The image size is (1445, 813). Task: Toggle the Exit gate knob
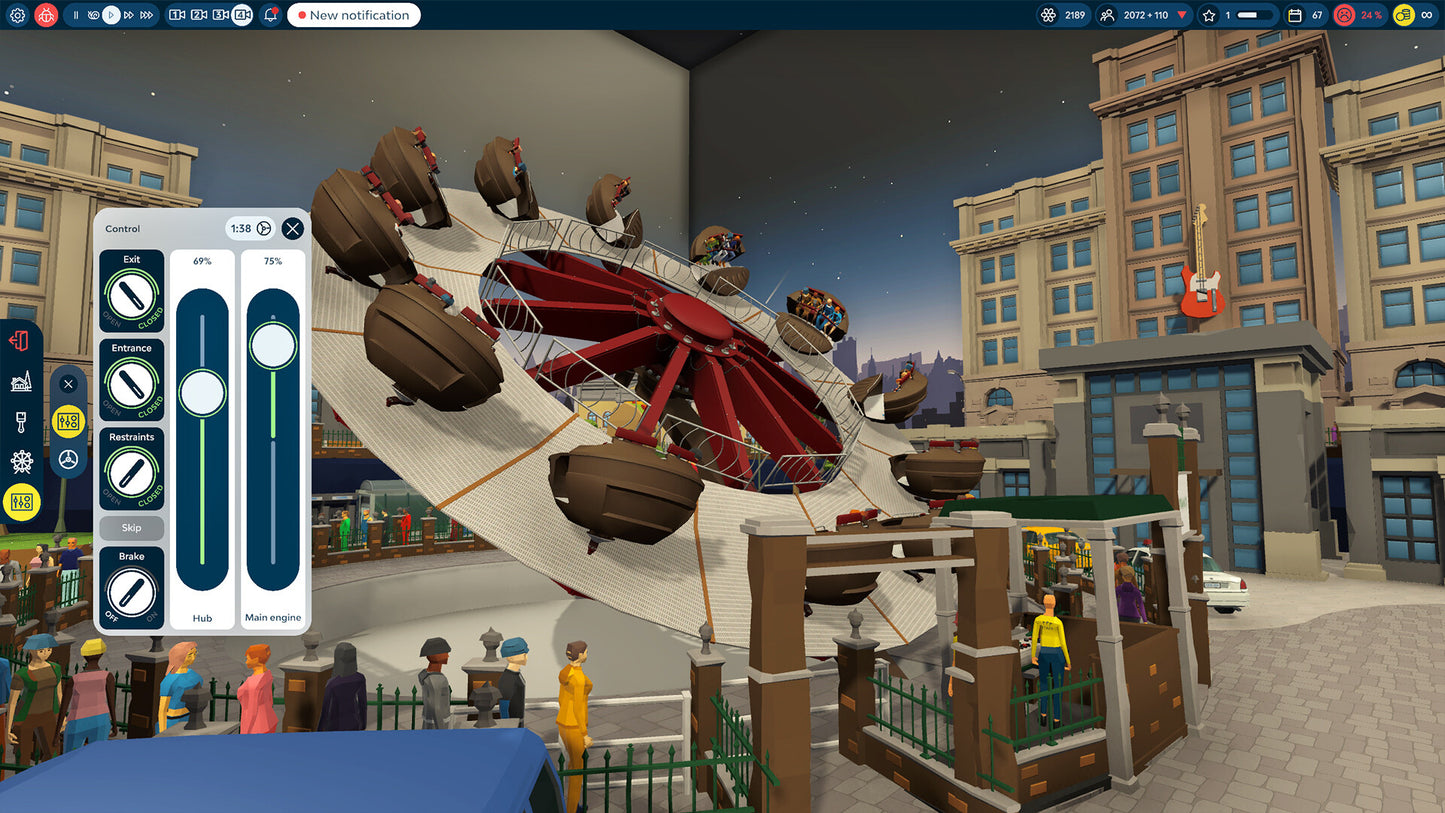pos(132,297)
